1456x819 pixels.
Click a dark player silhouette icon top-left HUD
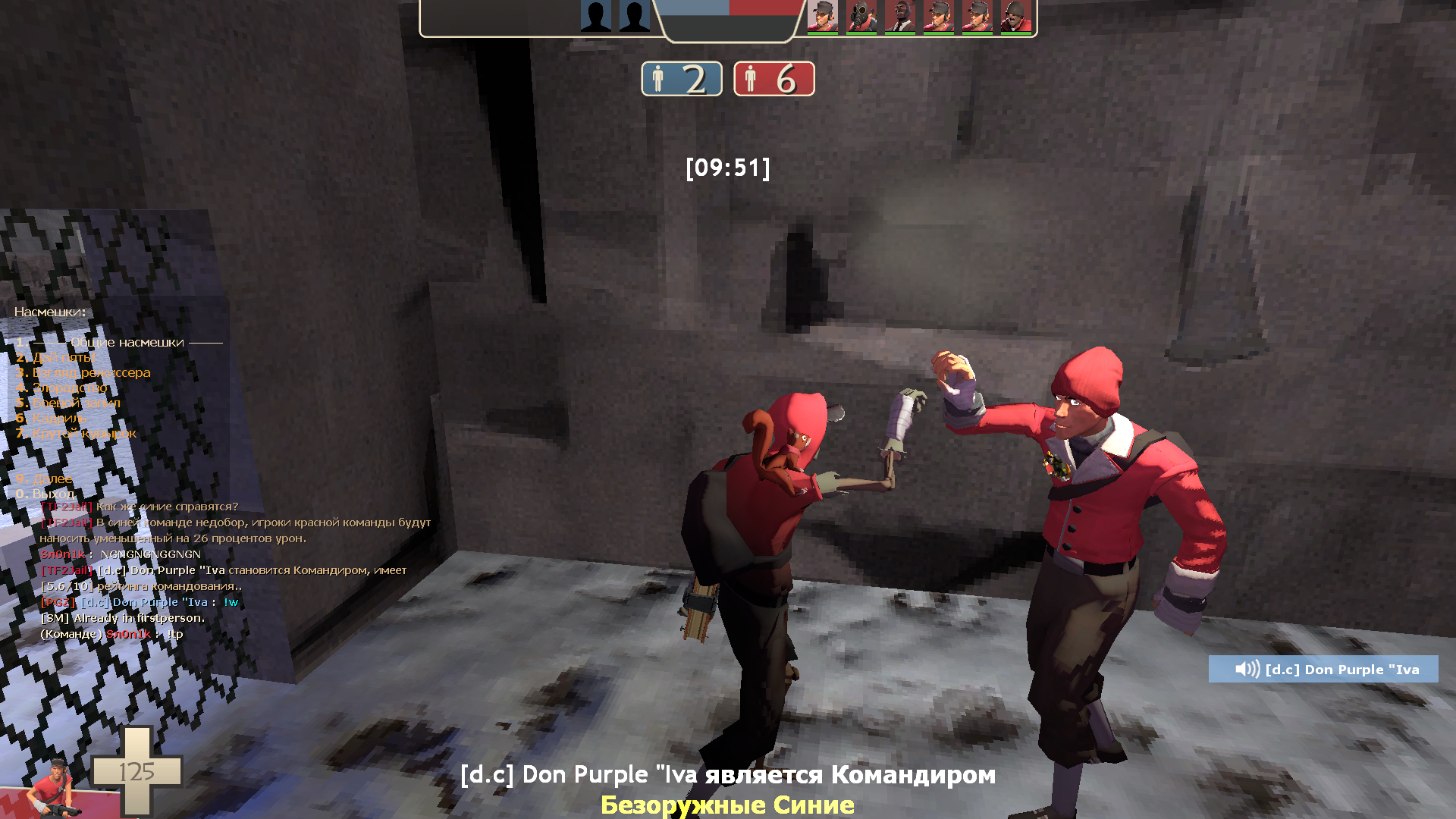595,15
